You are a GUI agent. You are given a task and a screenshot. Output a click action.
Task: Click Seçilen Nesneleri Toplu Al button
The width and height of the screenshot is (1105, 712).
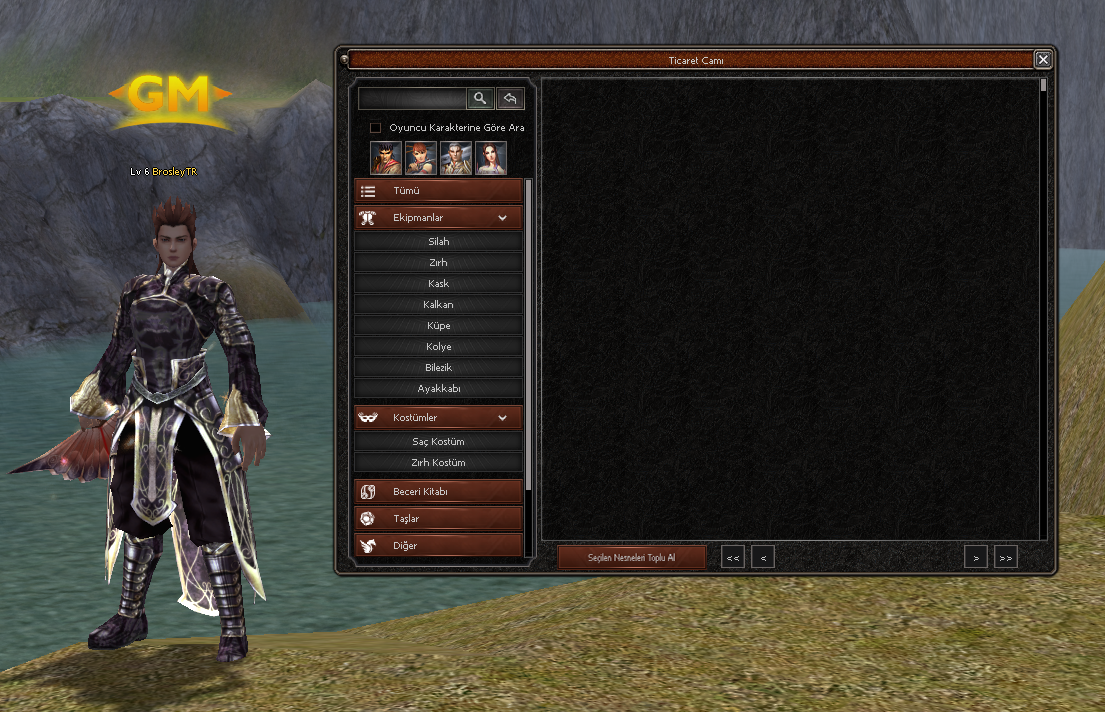(632, 557)
